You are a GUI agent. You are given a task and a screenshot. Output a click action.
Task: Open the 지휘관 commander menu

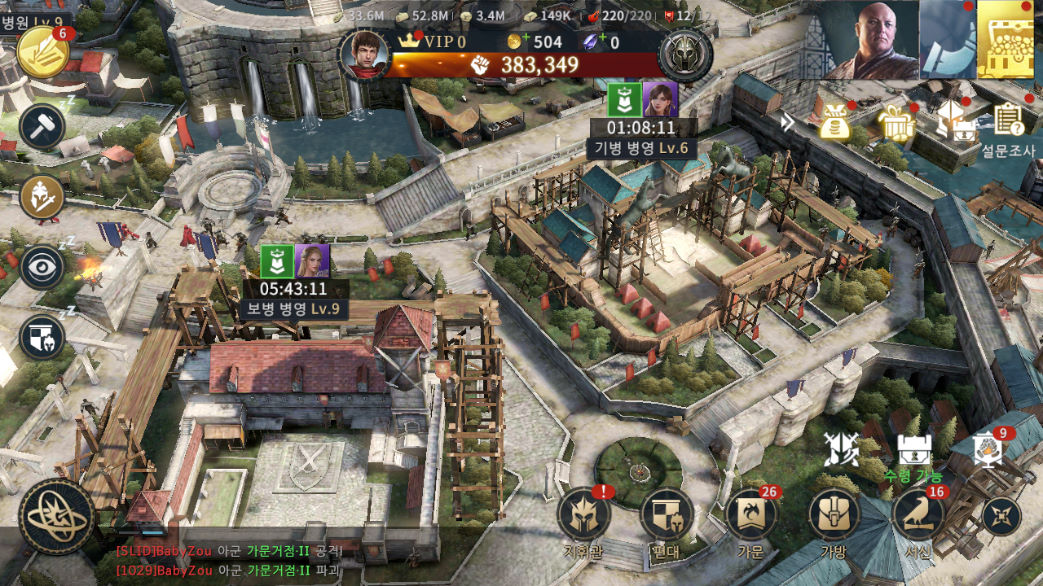pyautogui.click(x=584, y=514)
